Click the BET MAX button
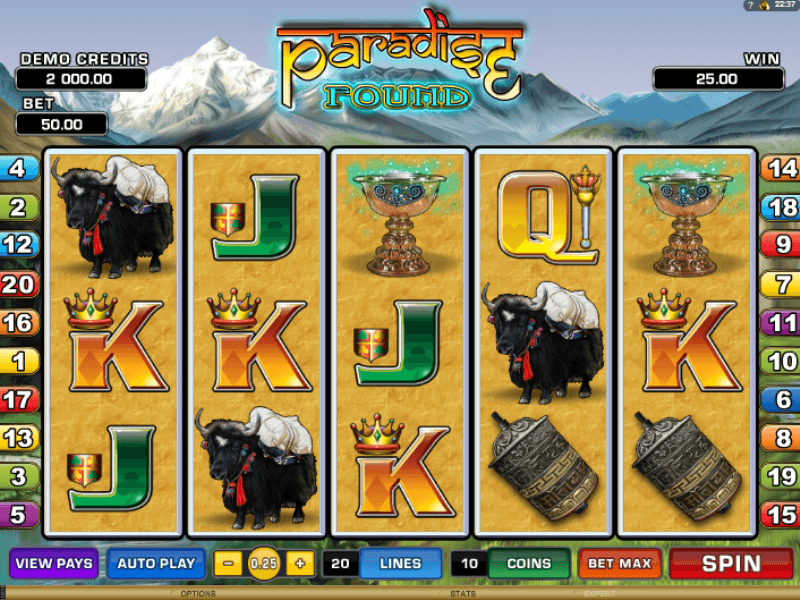The image size is (800, 600). pos(620,564)
